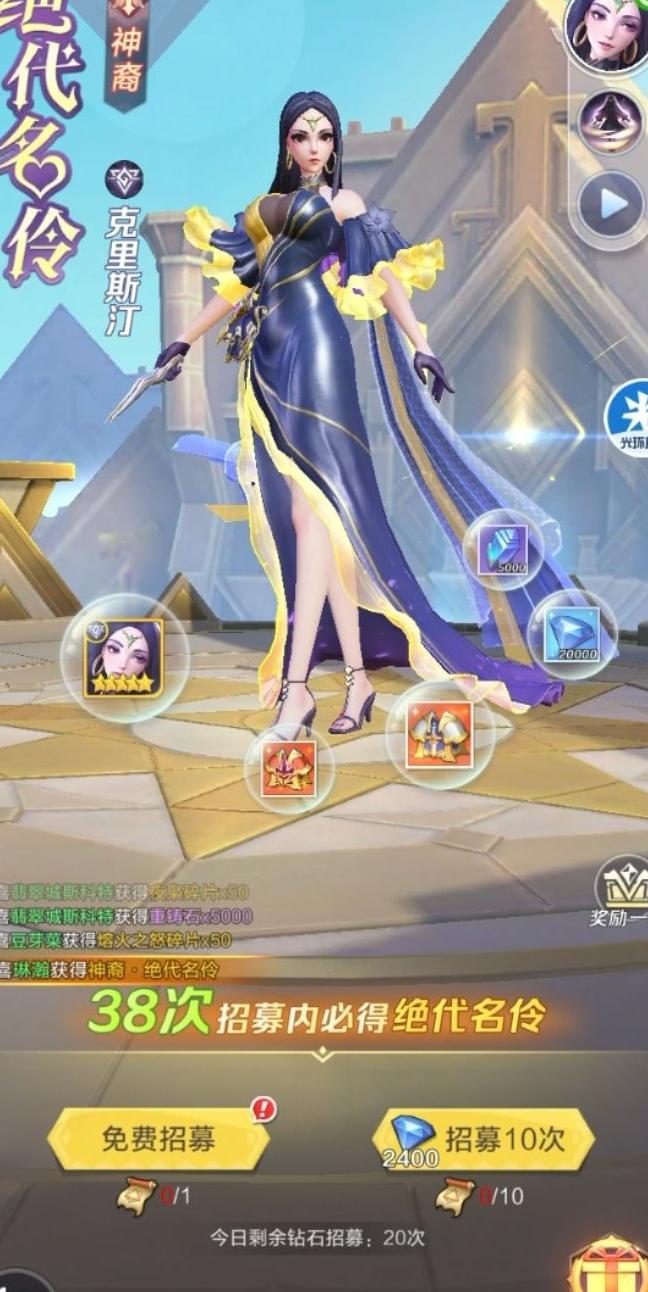View the red helmet reward bubble
The image size is (648, 1292).
point(289,768)
